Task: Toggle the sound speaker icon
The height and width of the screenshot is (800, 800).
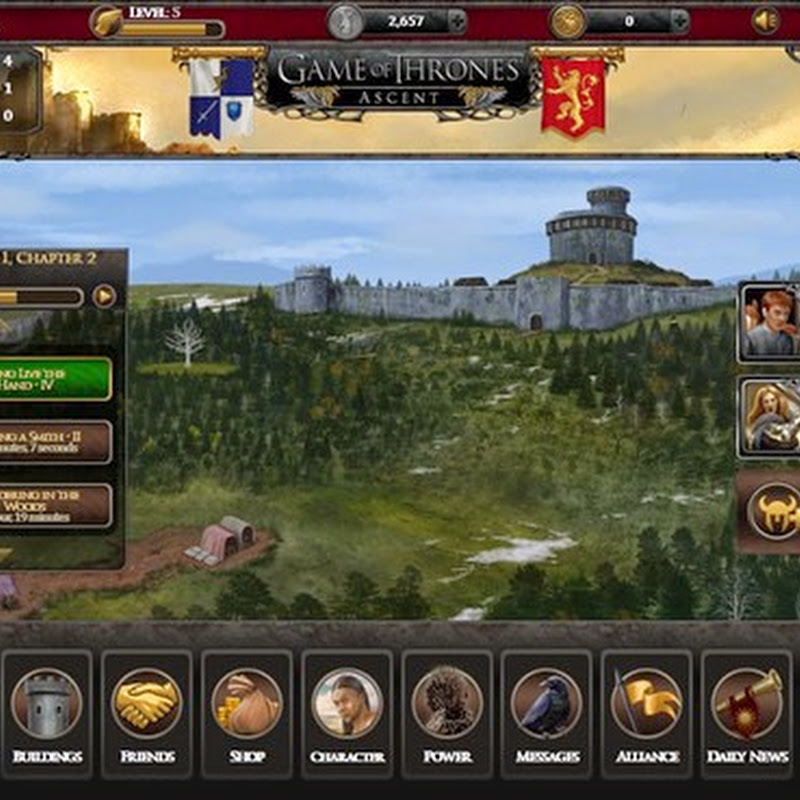Action: 766,21
